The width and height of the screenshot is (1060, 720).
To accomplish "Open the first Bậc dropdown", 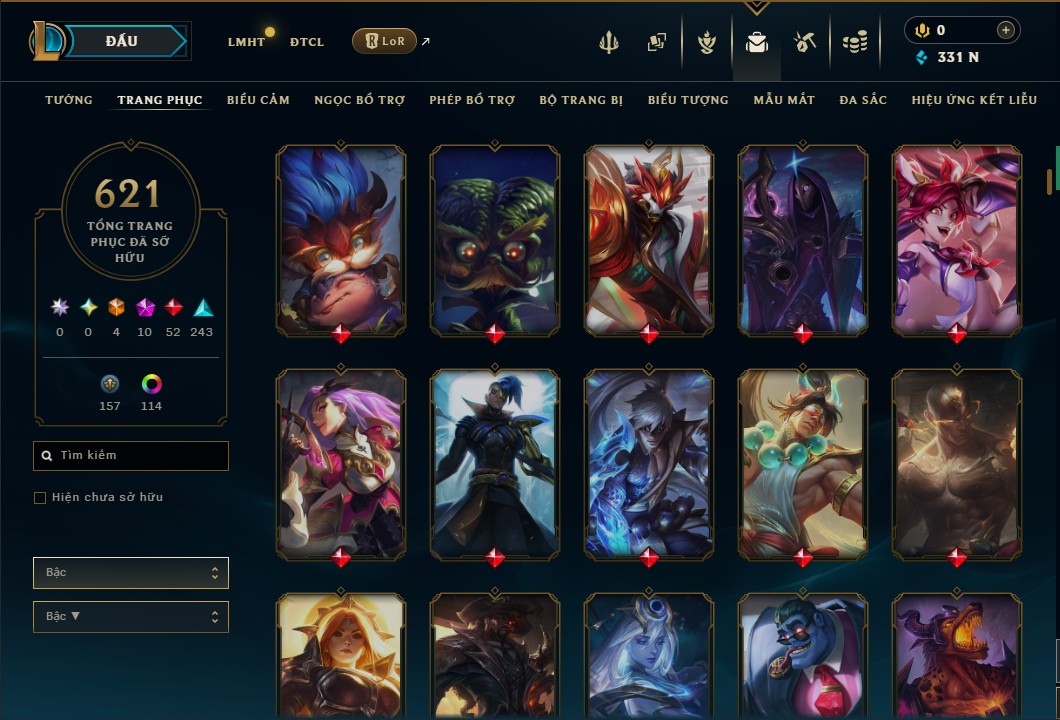I will click(131, 573).
